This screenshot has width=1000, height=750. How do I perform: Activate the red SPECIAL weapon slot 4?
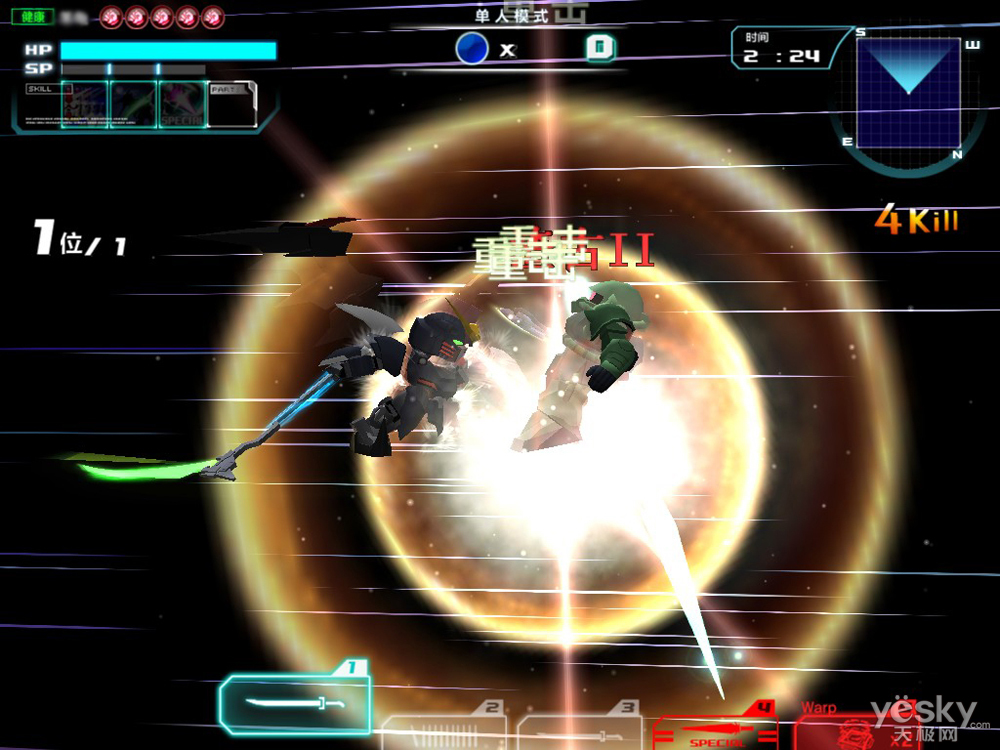click(x=714, y=728)
